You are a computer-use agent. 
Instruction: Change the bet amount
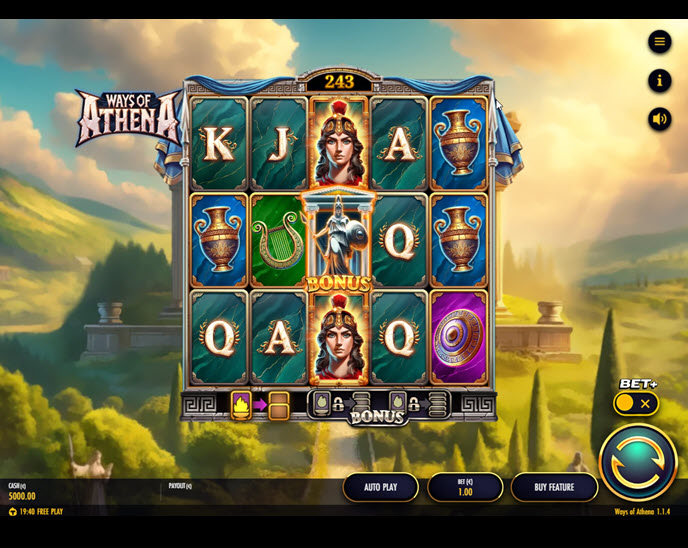(x=465, y=487)
